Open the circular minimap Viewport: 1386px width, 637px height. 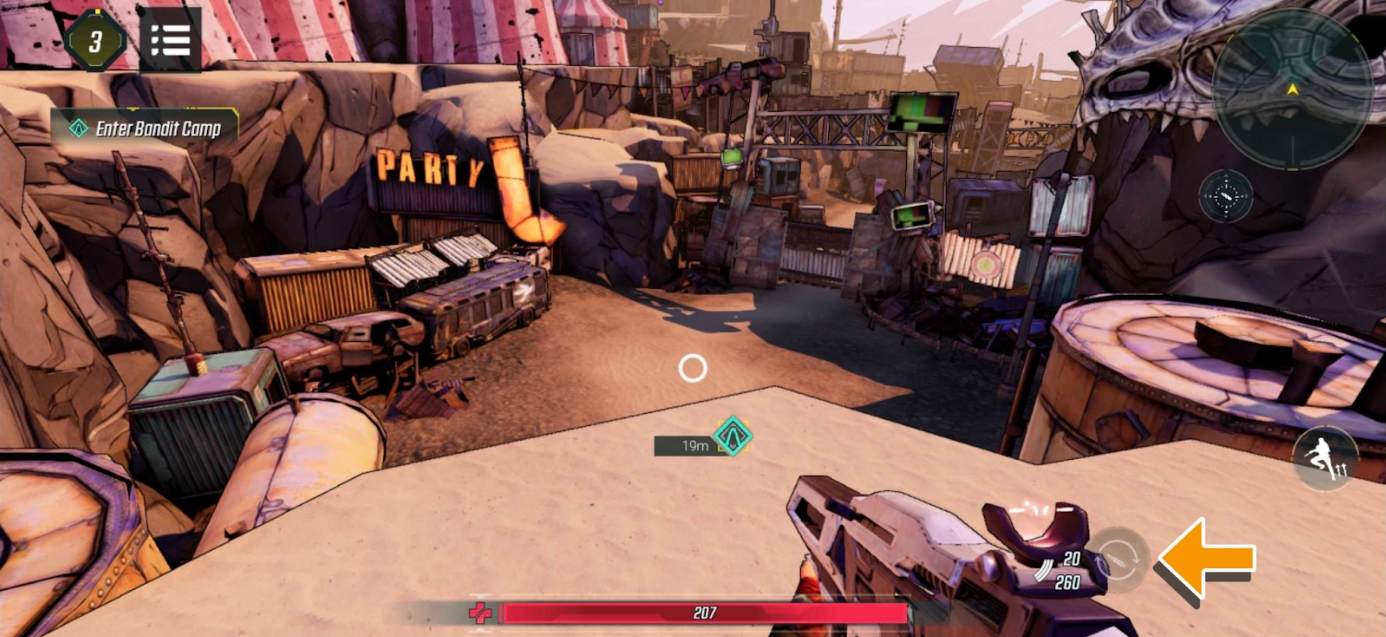(x=1291, y=90)
